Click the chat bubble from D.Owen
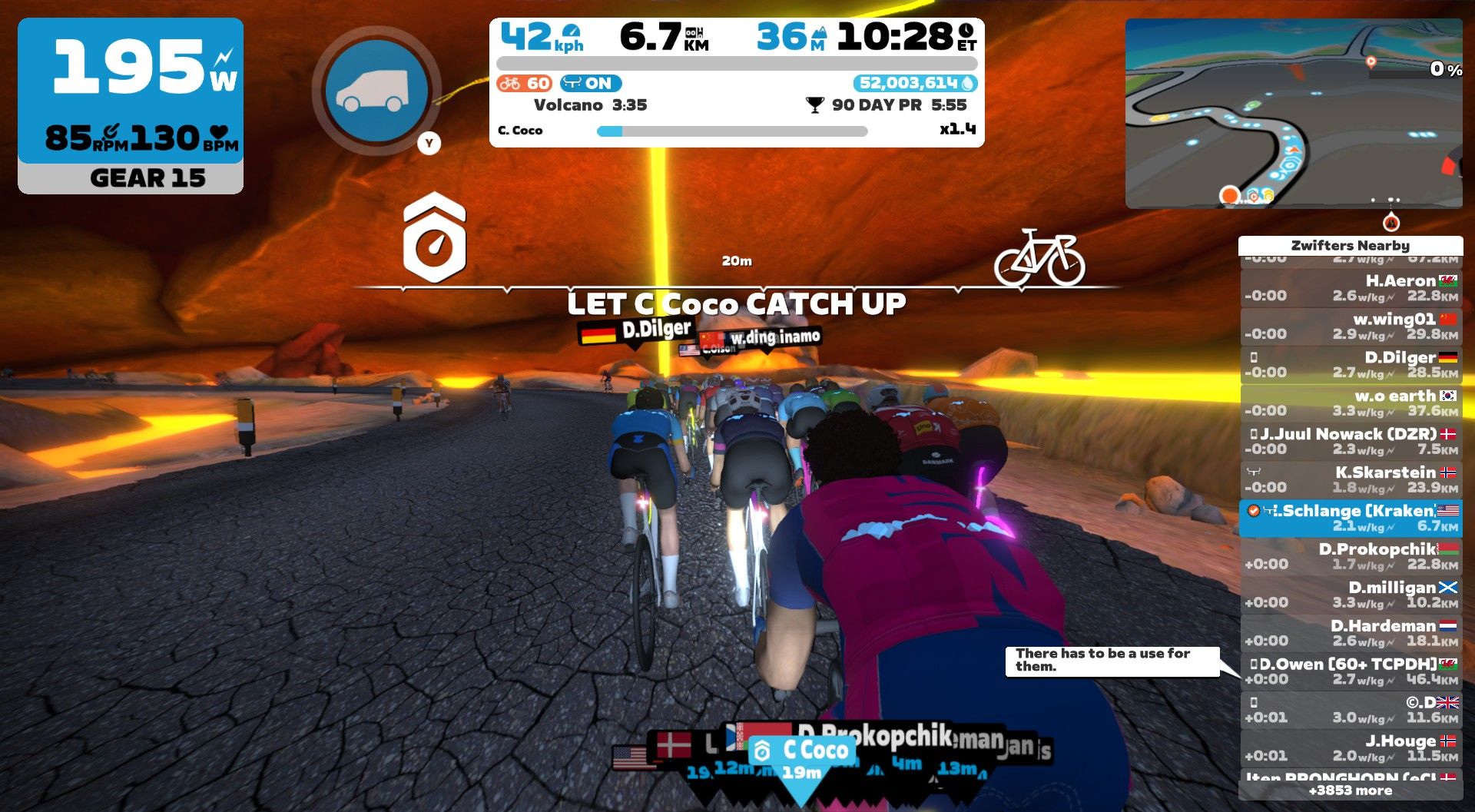 pyautogui.click(x=1114, y=662)
